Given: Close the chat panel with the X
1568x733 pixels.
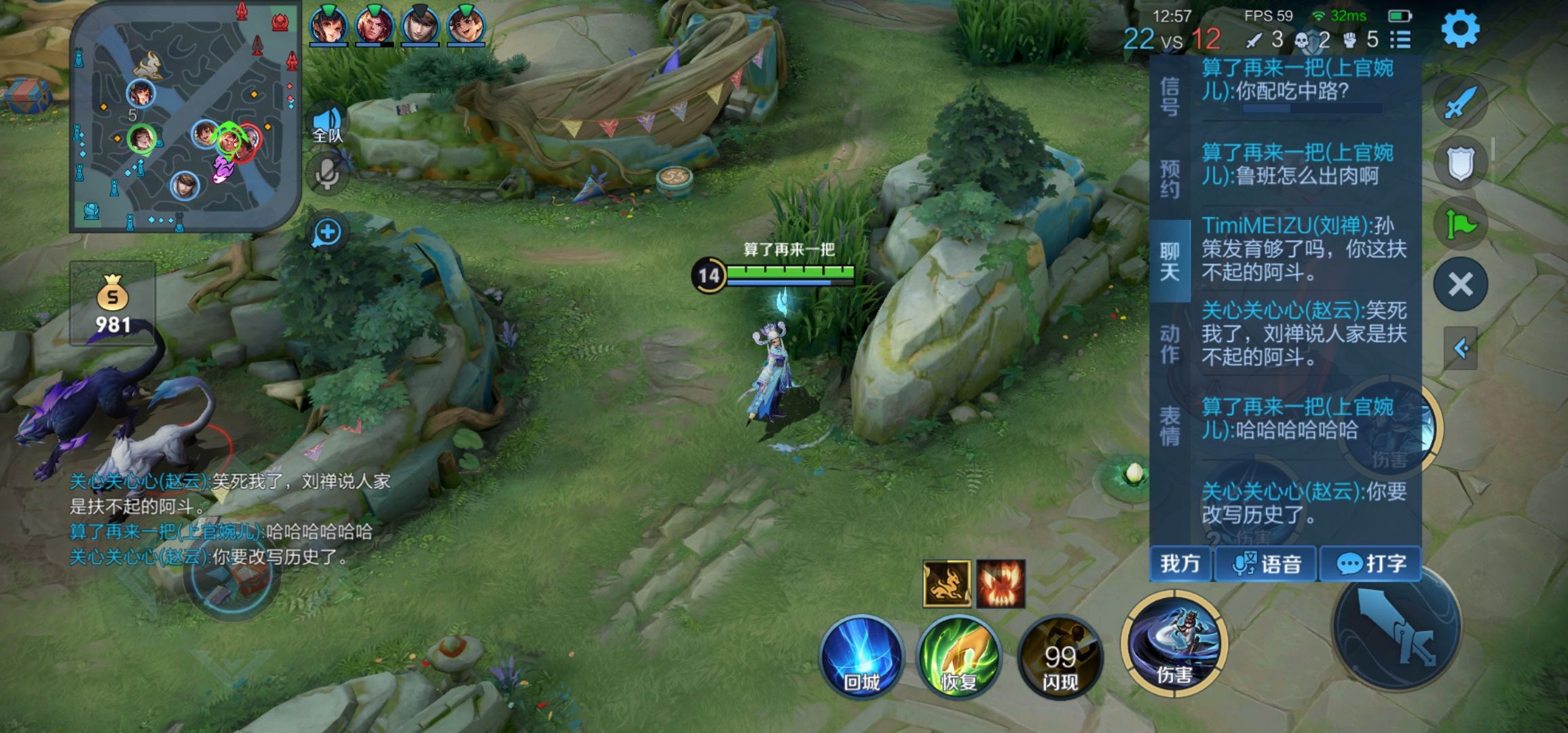Looking at the screenshot, I should 1460,284.
